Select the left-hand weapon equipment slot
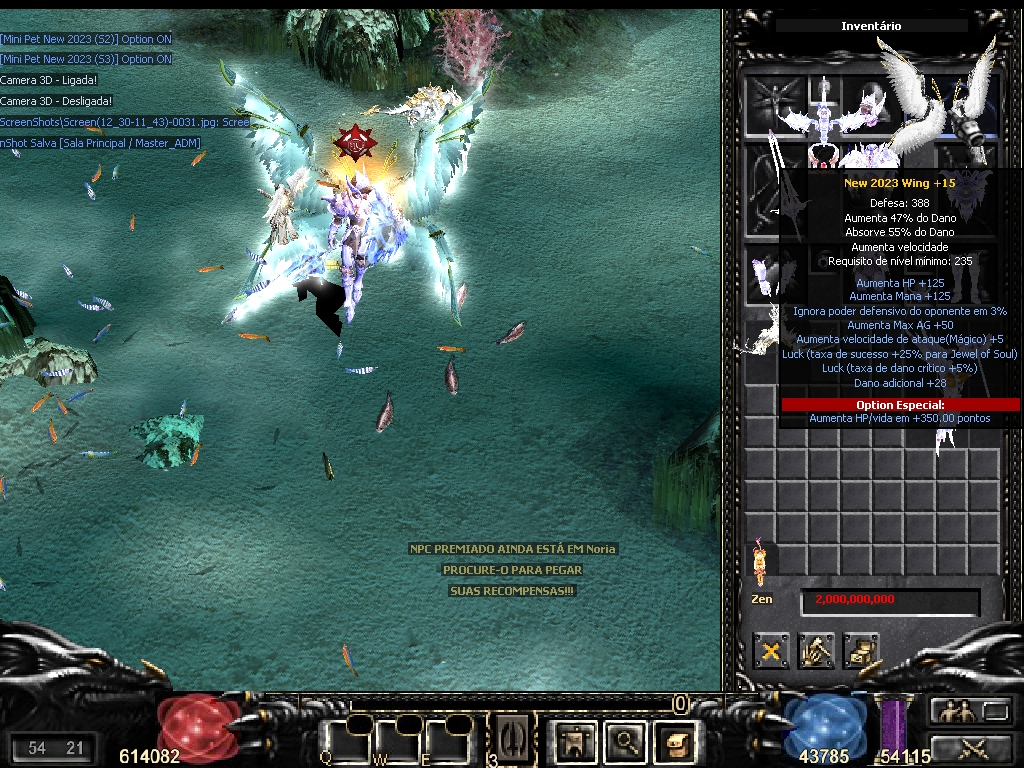Screen dimensions: 1024x768 (x=771, y=190)
